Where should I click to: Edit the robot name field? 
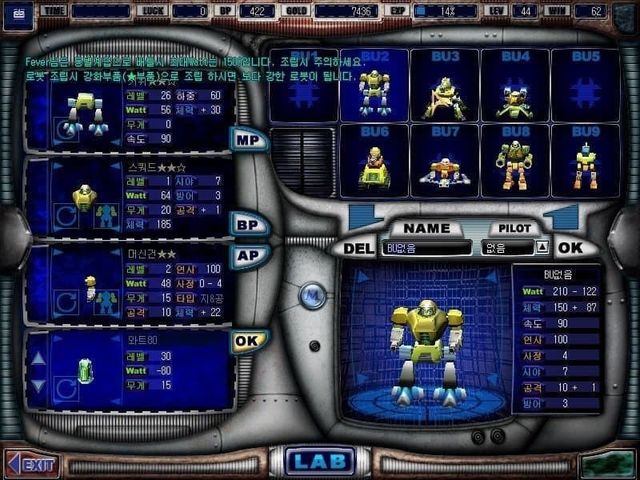(x=426, y=247)
